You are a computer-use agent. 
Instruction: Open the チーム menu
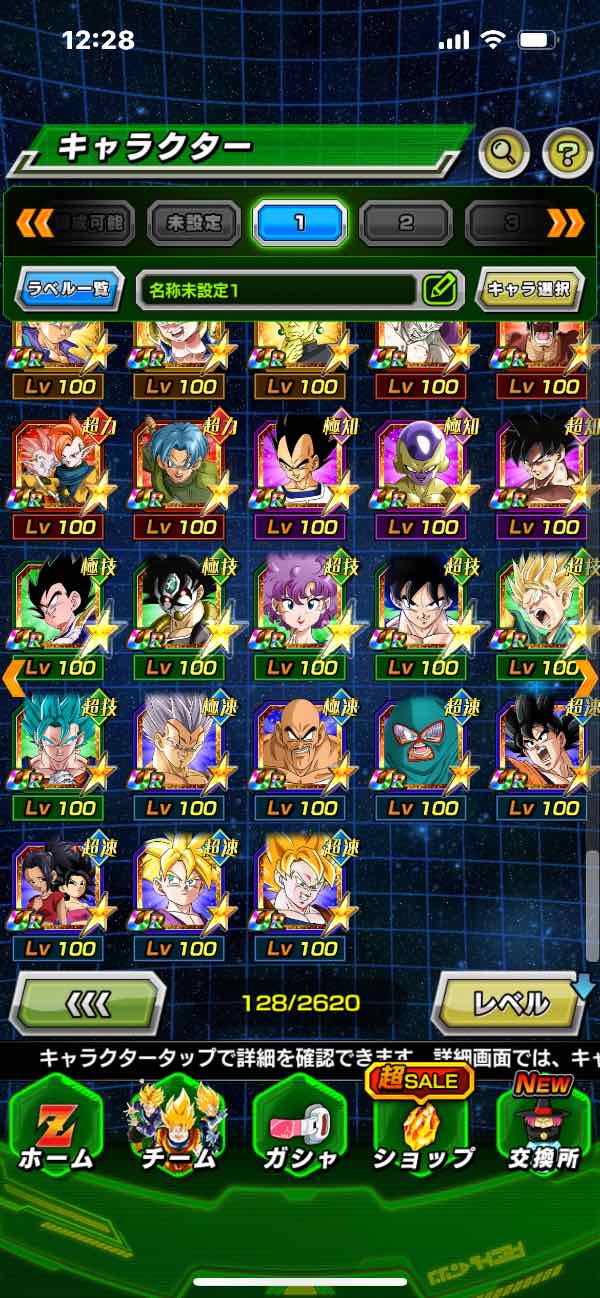[x=177, y=1130]
